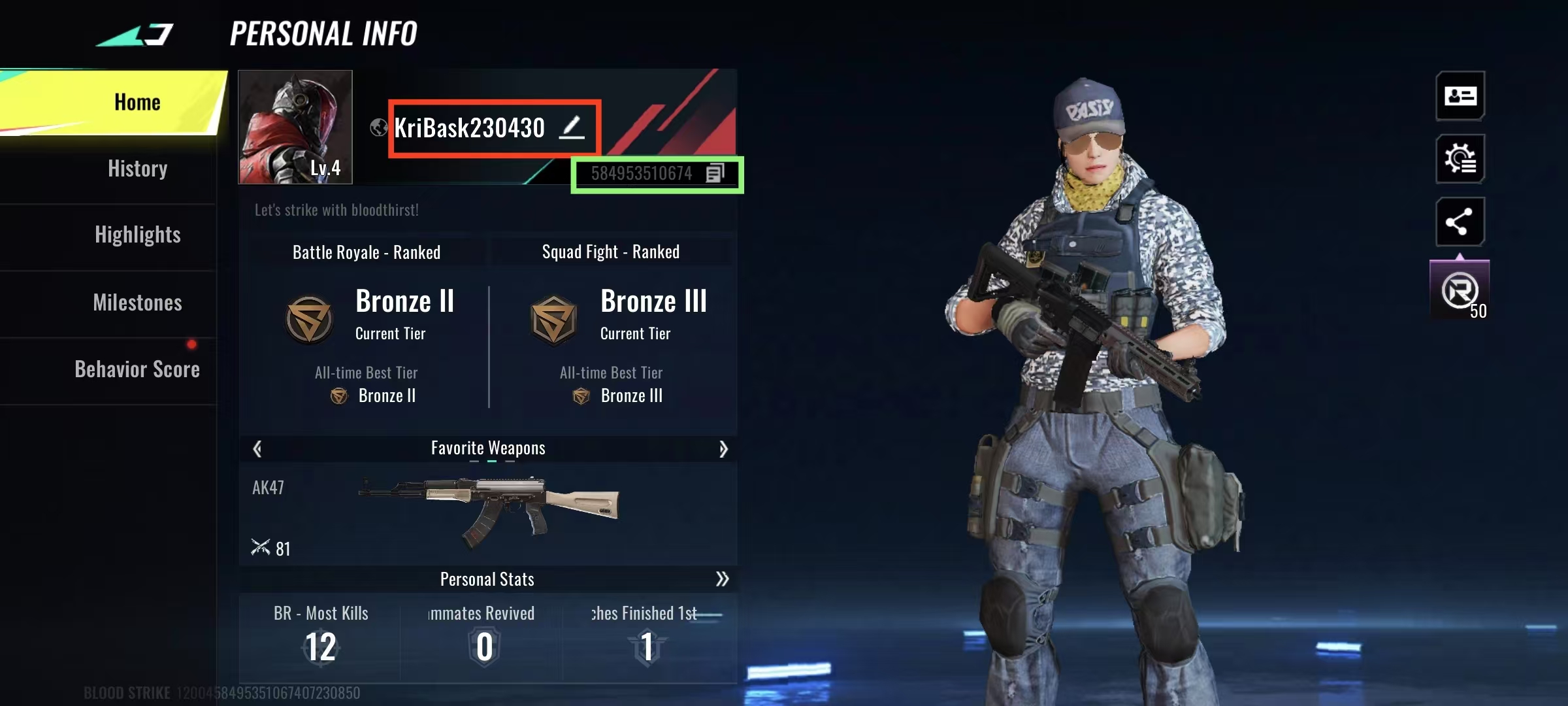Select the Battle Royale - Ranked header

[x=366, y=252]
